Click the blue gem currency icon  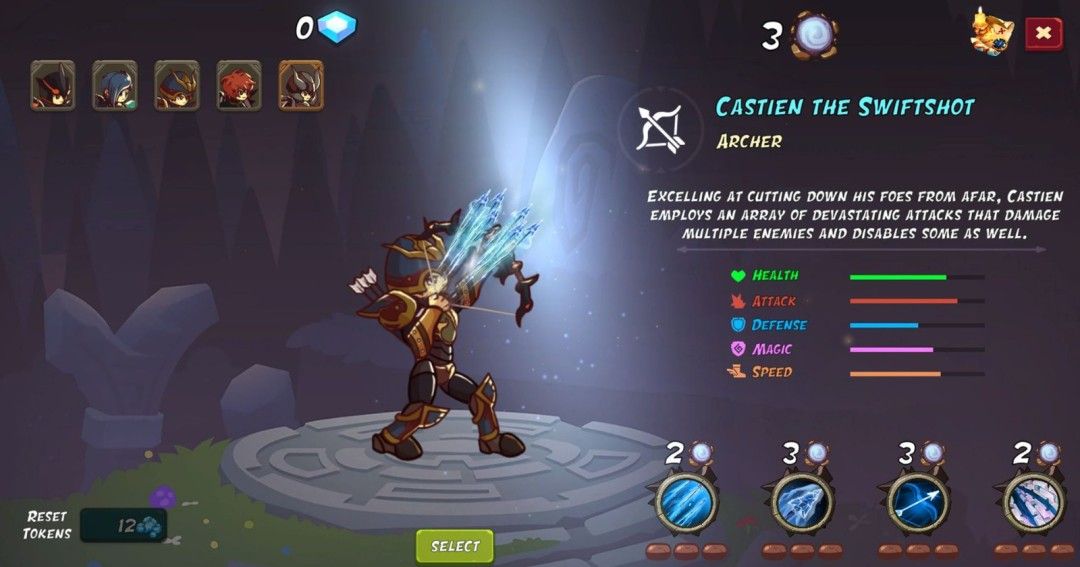[x=337, y=28]
